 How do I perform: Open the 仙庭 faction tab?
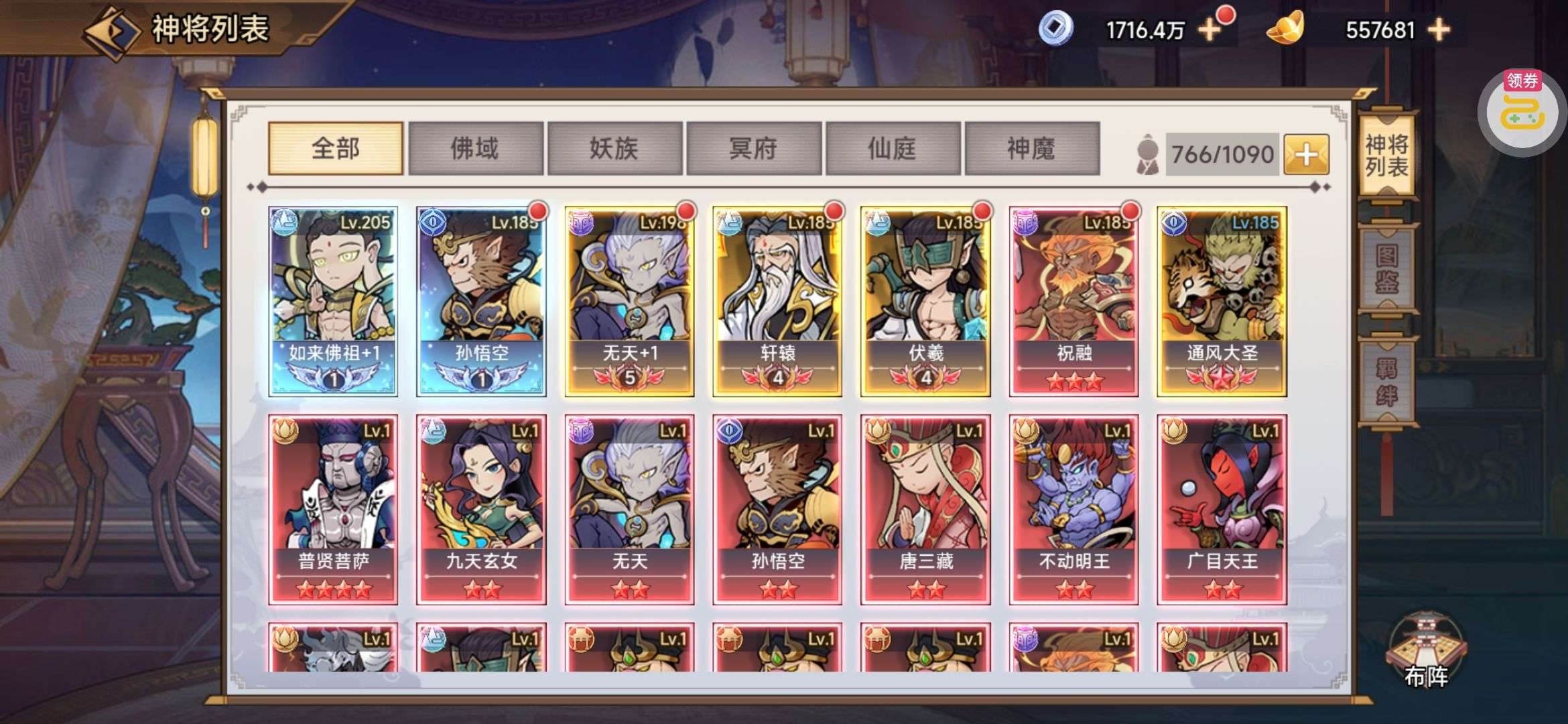893,148
